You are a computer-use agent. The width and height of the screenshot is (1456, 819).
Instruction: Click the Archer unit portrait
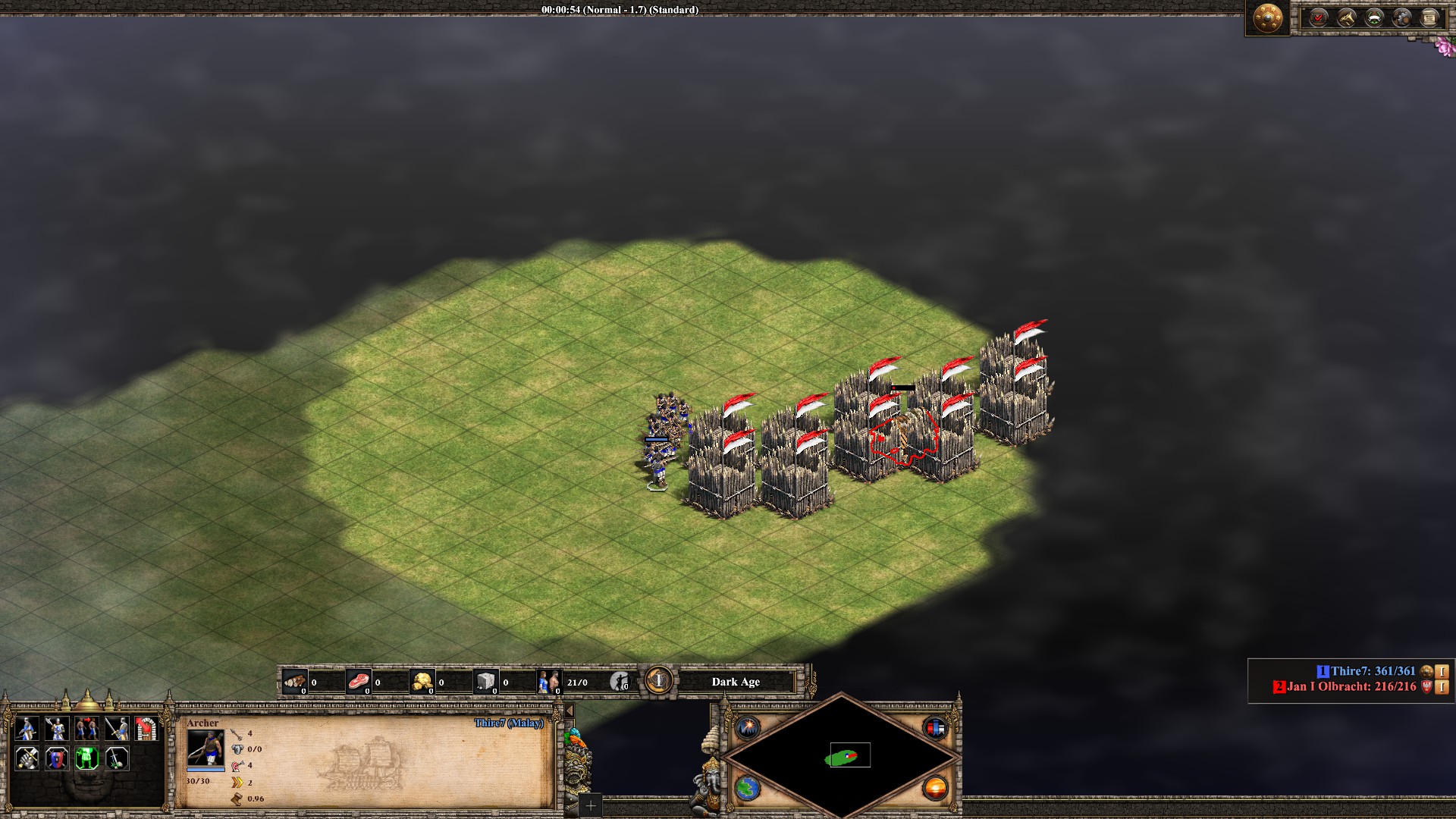pos(206,748)
